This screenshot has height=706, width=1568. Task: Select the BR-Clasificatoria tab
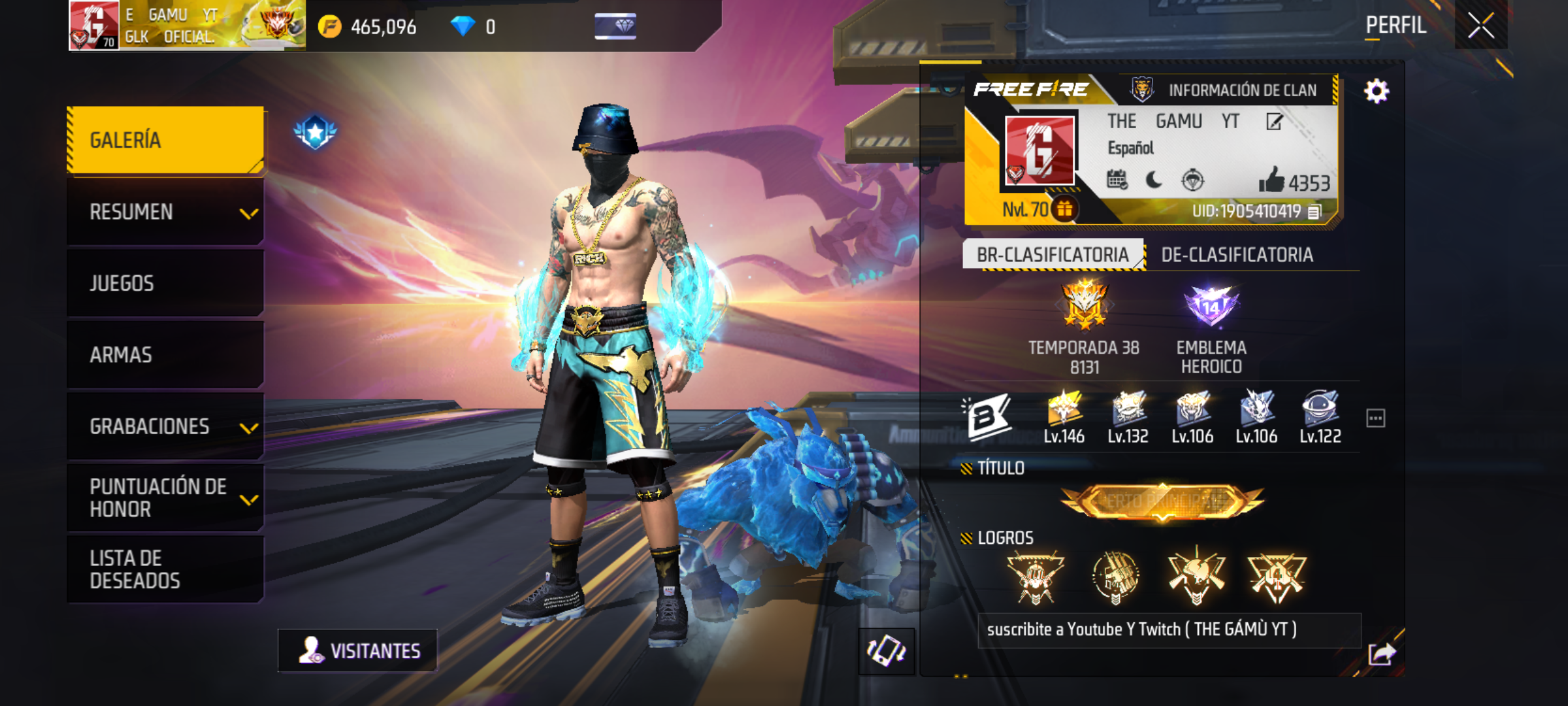coord(1053,255)
